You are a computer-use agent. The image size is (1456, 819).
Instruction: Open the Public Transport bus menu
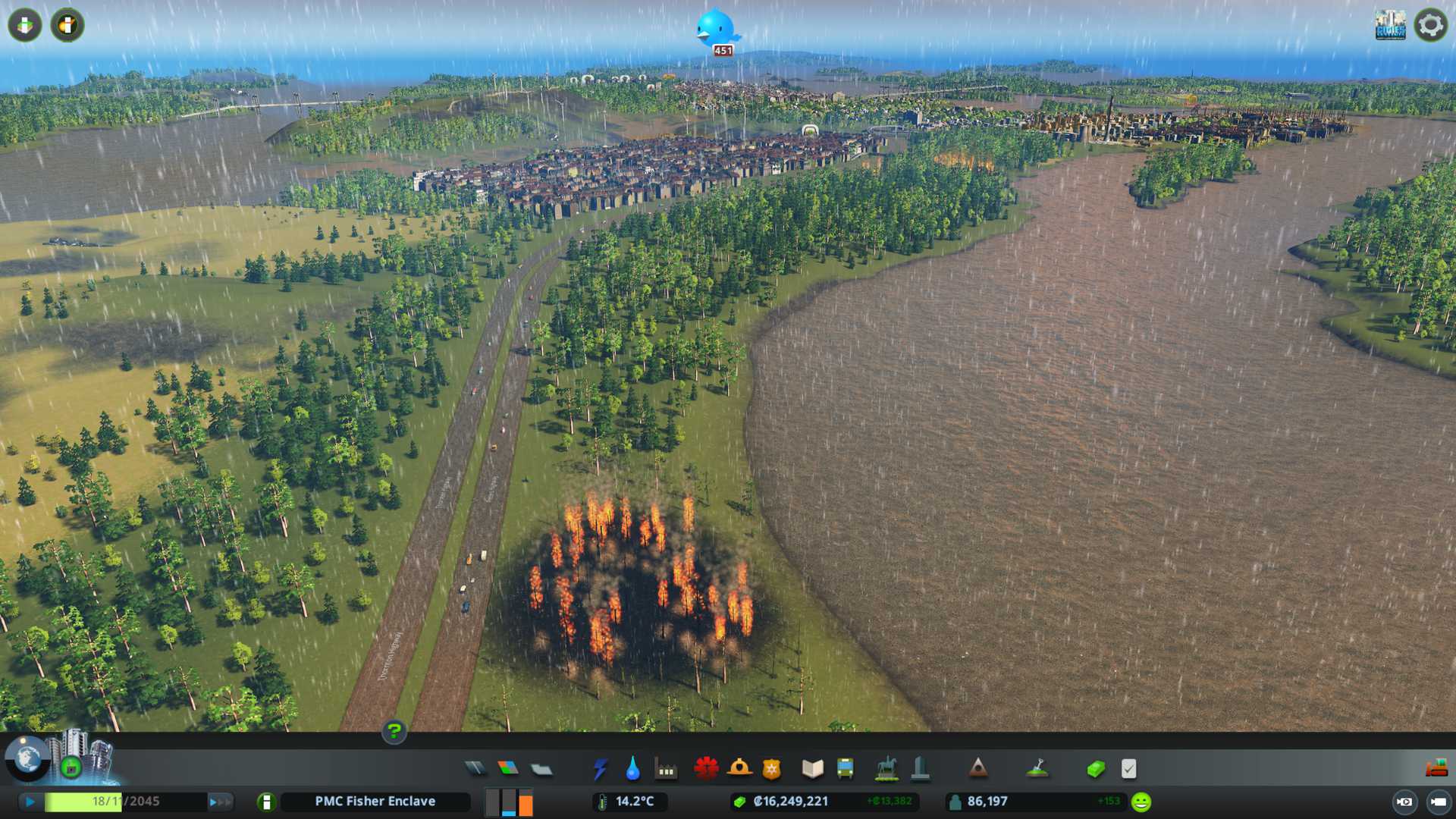click(845, 769)
